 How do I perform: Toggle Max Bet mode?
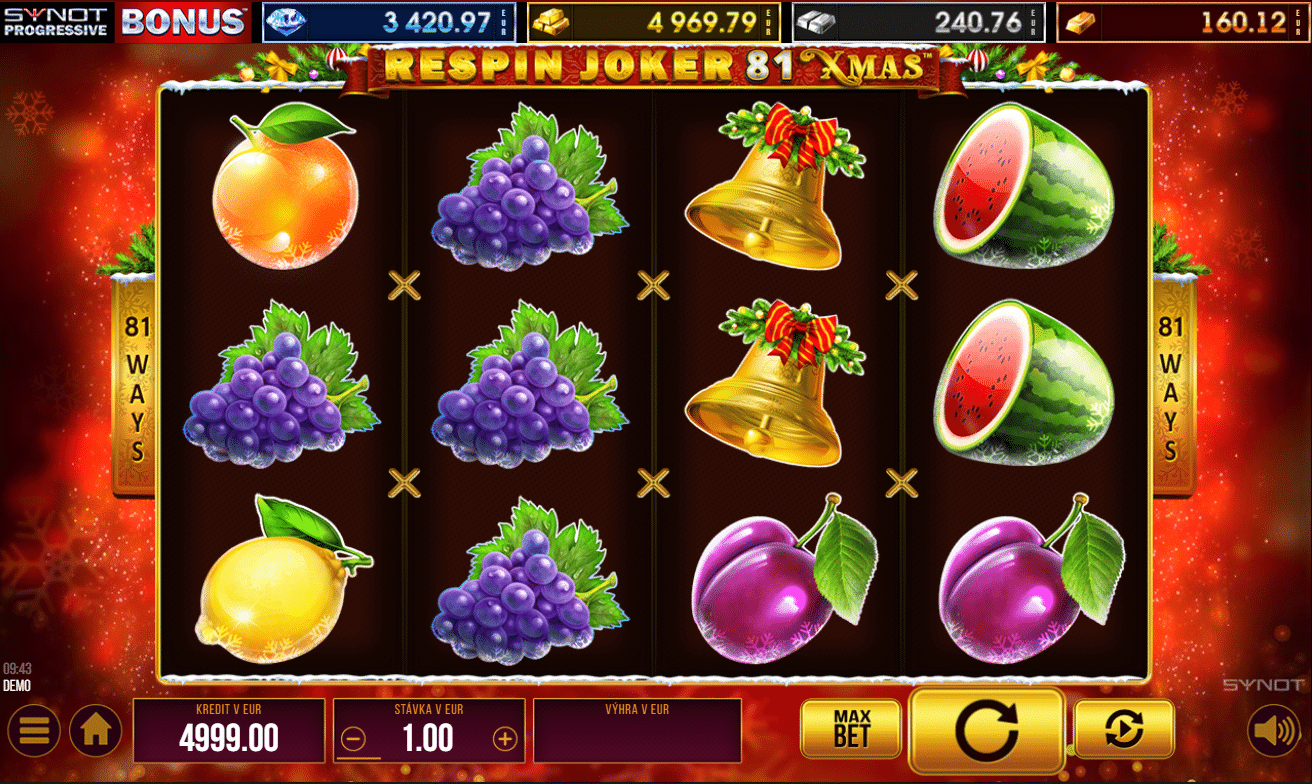[x=851, y=729]
